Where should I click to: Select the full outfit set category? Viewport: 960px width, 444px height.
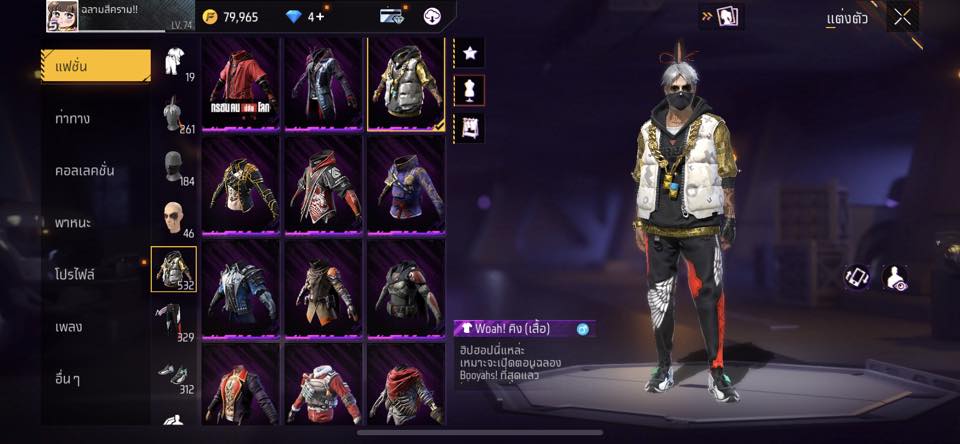click(174, 62)
